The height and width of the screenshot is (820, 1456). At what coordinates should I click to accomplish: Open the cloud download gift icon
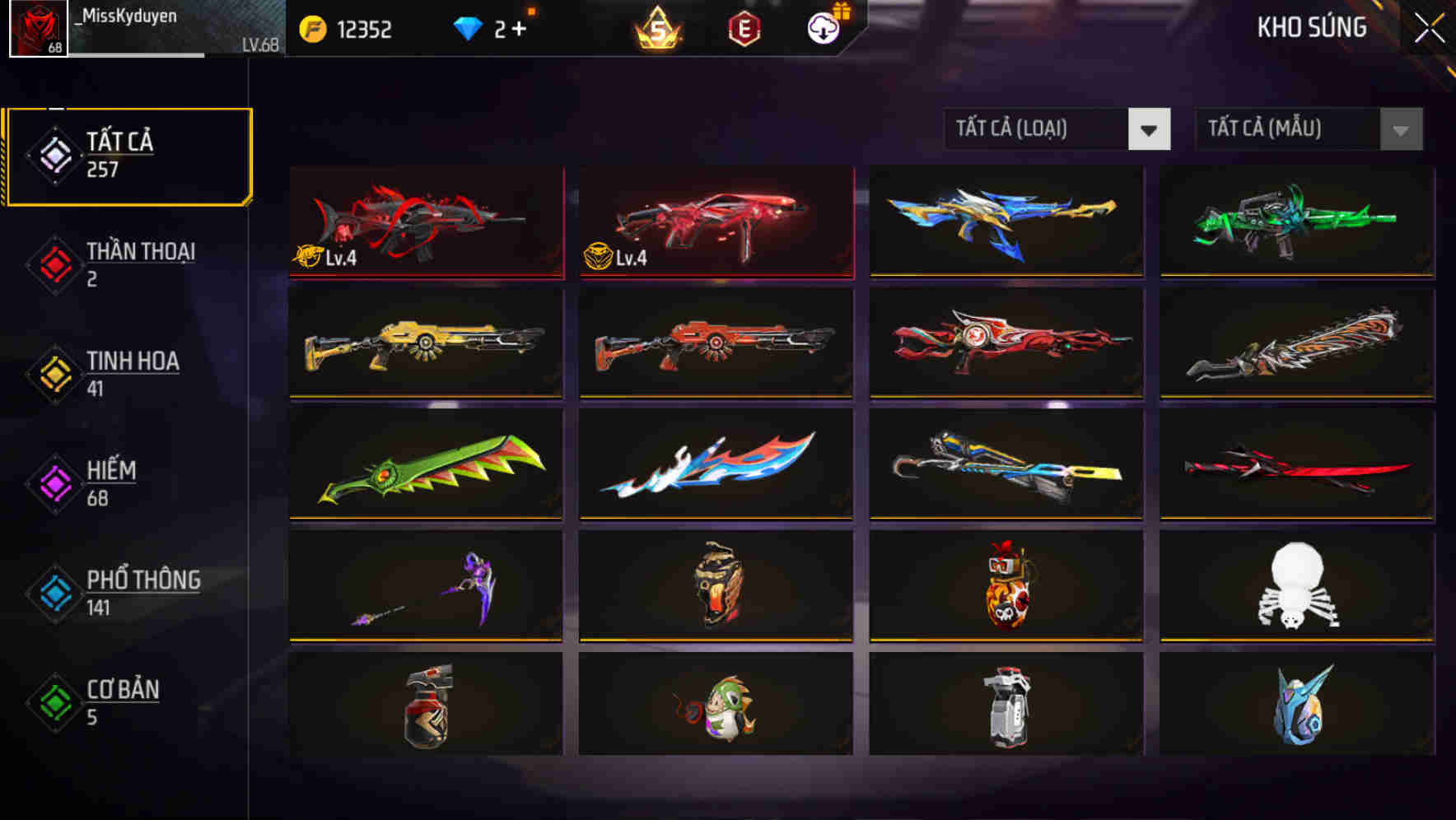coord(823,28)
